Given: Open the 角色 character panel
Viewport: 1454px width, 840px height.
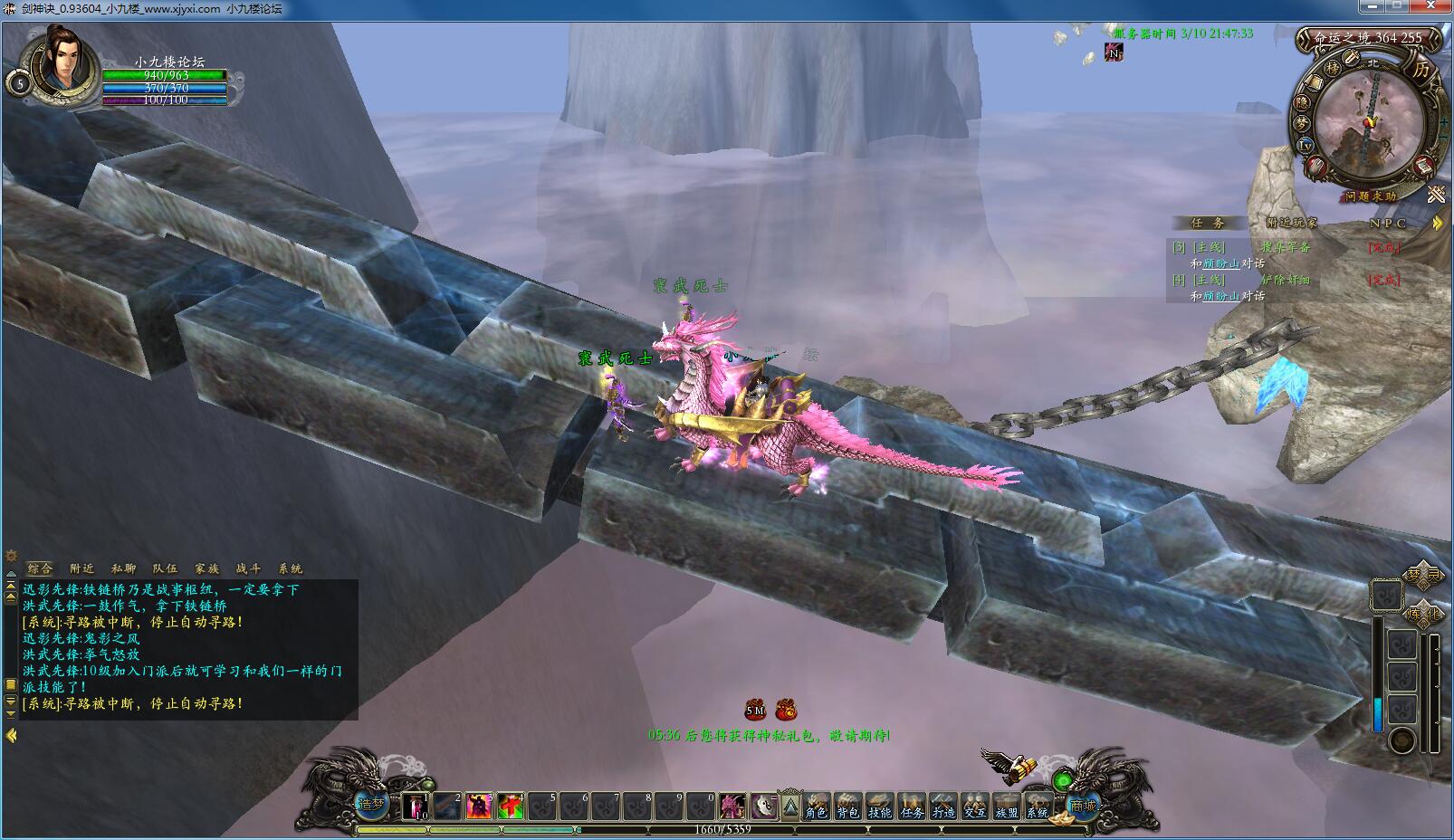Looking at the screenshot, I should tap(817, 806).
